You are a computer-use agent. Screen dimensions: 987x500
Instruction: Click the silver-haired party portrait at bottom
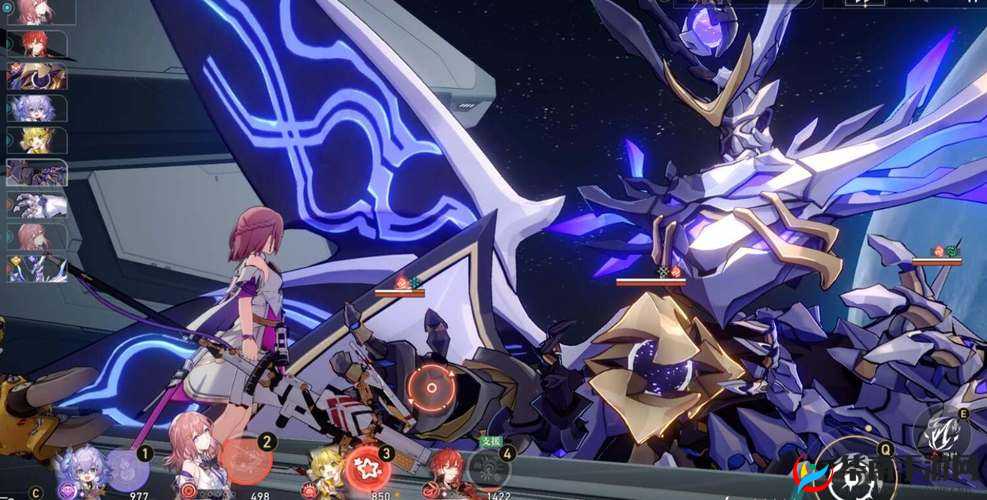pyautogui.click(x=81, y=470)
